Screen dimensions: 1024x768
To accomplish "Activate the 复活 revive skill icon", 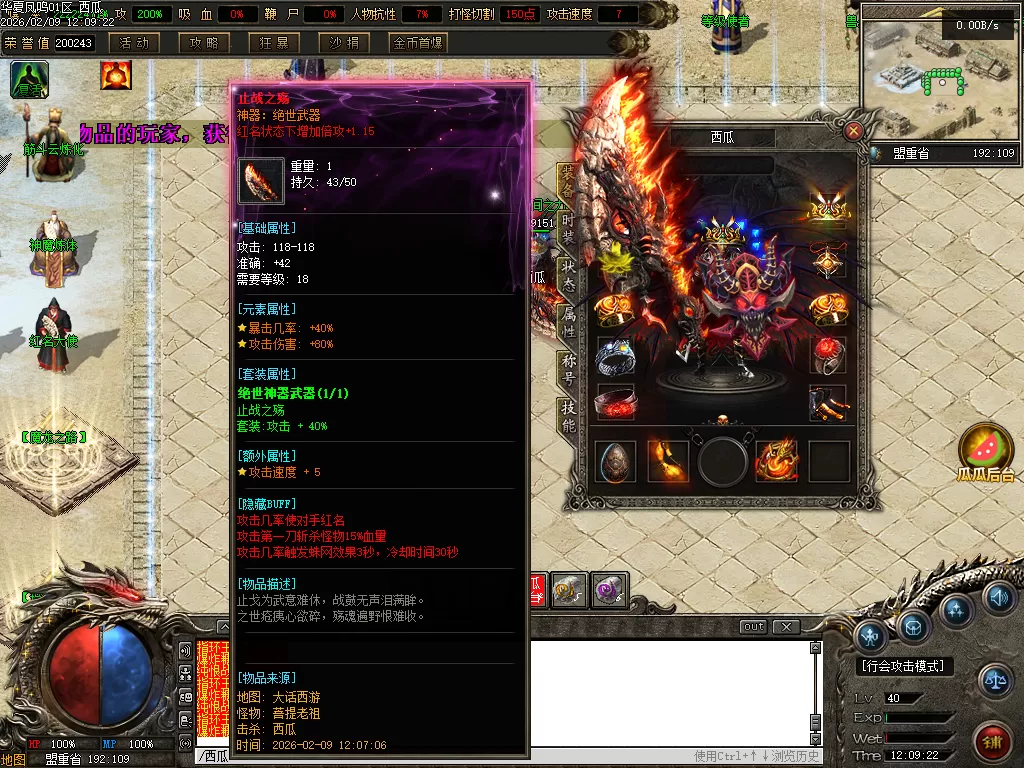I will [x=29, y=79].
